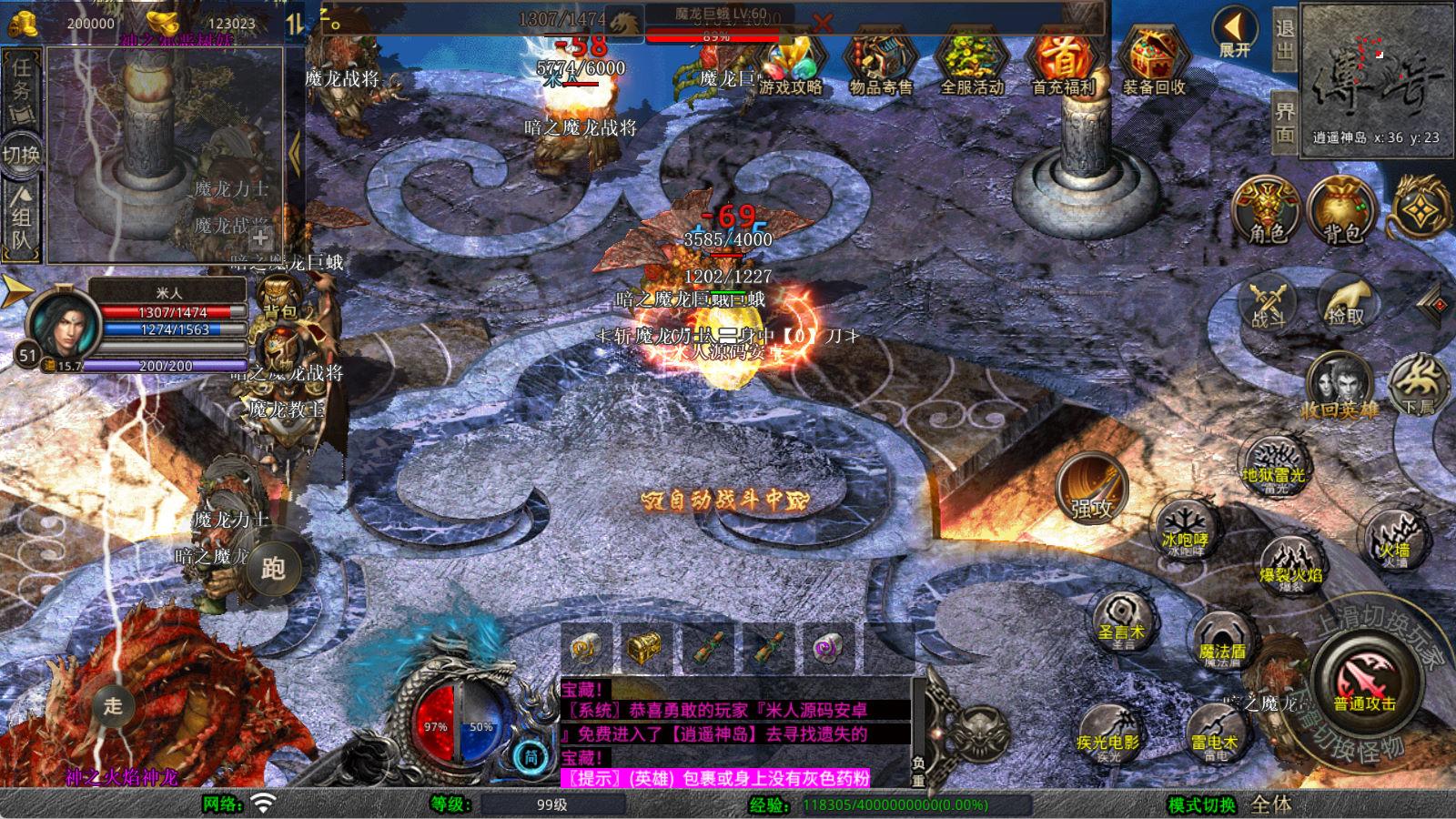Toggle the 跑 run movement button
Image resolution: width=1456 pixels, height=819 pixels.
273,568
